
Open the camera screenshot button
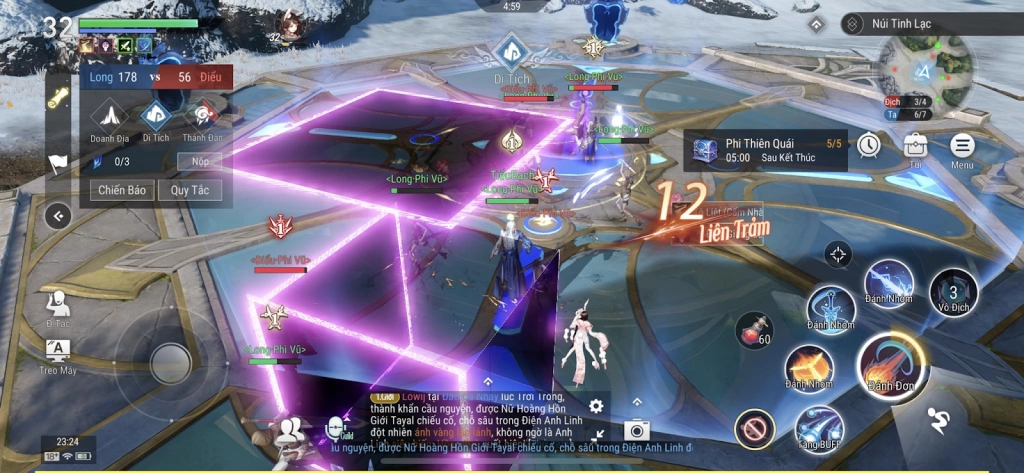[635, 431]
